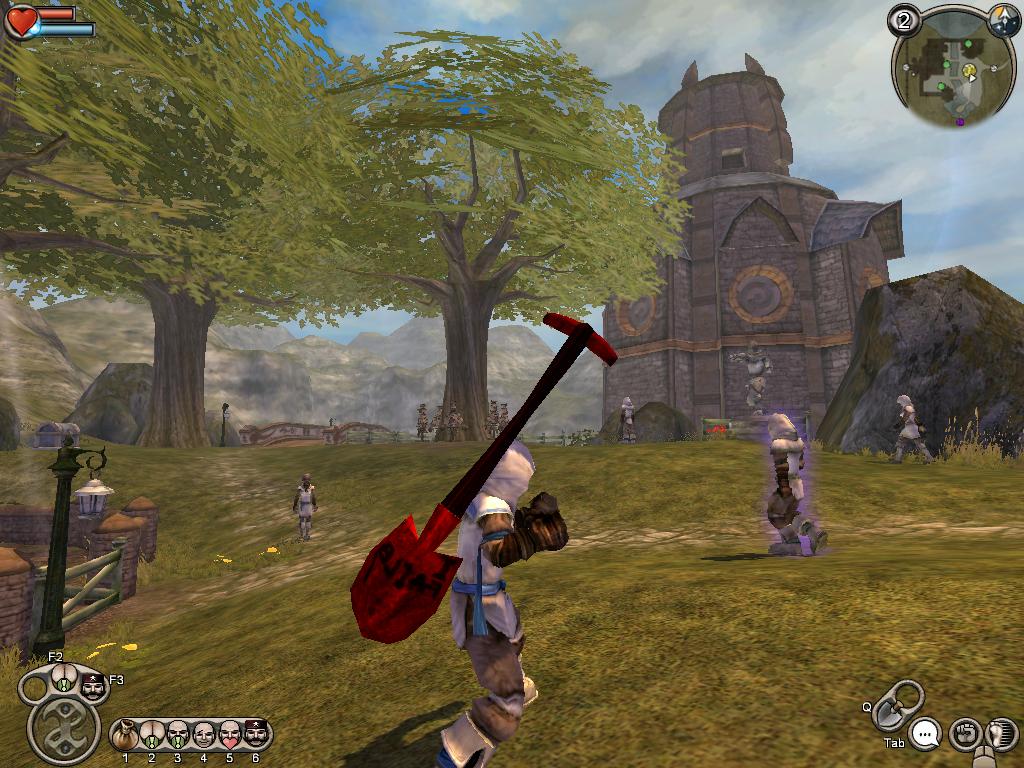Select the pirate hat face in the numbered hotbar
The width and height of the screenshot is (1024, 768).
coord(256,736)
